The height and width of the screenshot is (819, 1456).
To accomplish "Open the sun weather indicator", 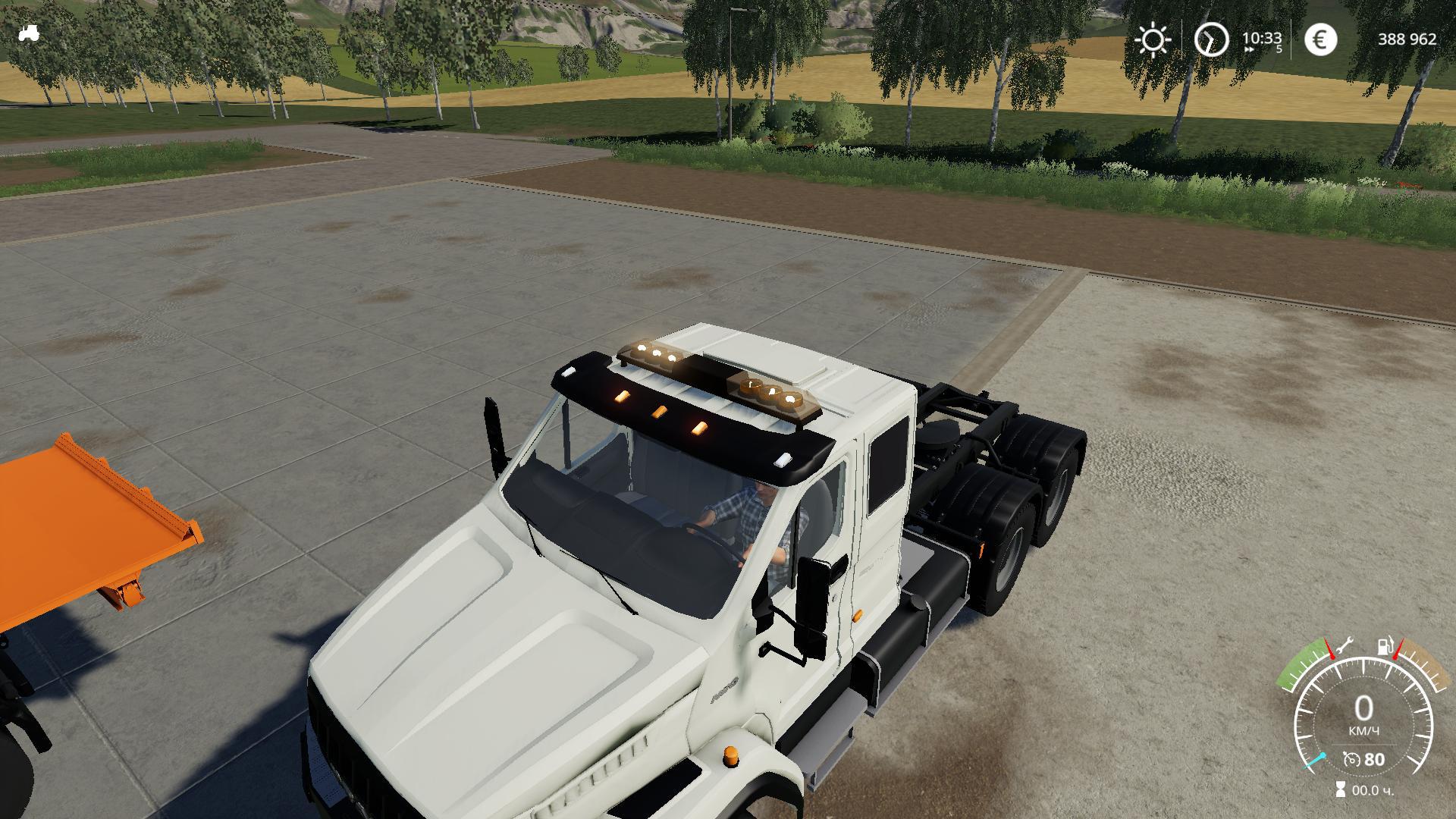I will click(x=1153, y=39).
